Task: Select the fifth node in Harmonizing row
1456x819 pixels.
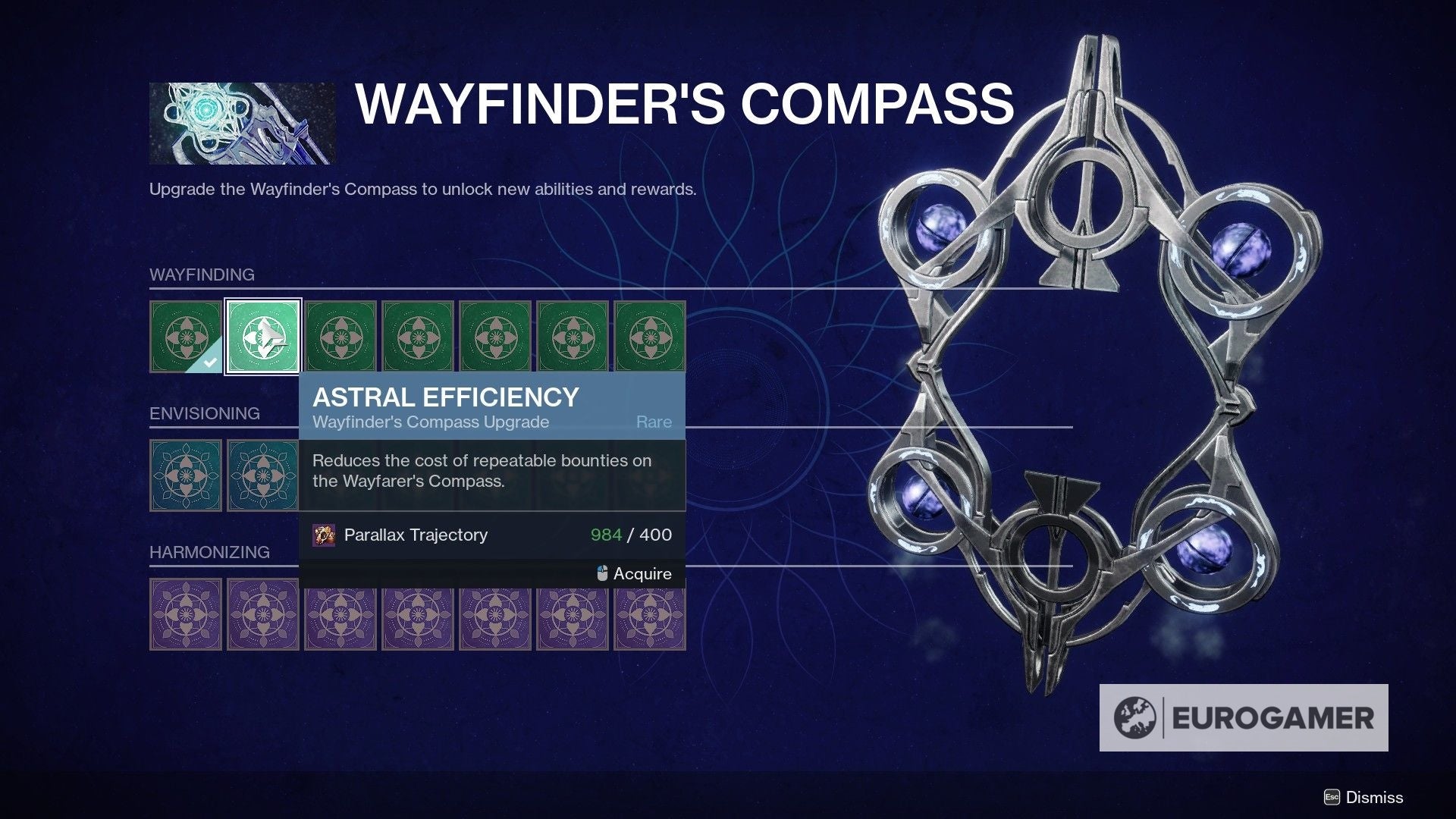Action: [x=496, y=614]
